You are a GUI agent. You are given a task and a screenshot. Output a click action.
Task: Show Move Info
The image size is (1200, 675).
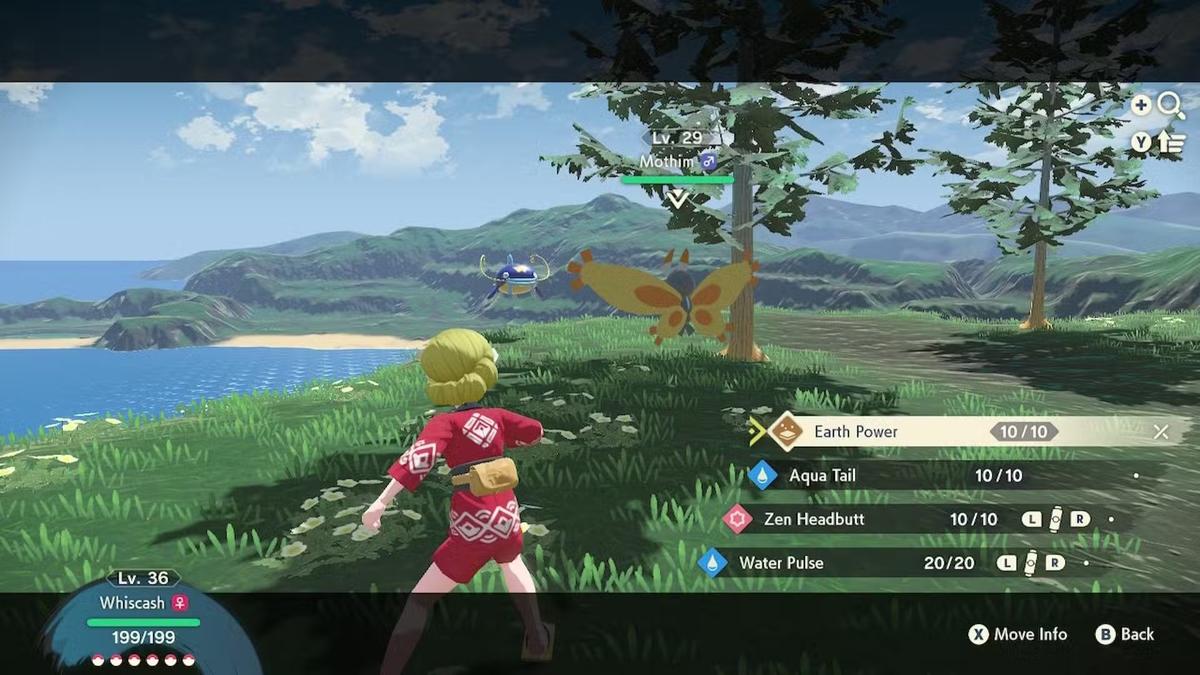pos(1018,634)
